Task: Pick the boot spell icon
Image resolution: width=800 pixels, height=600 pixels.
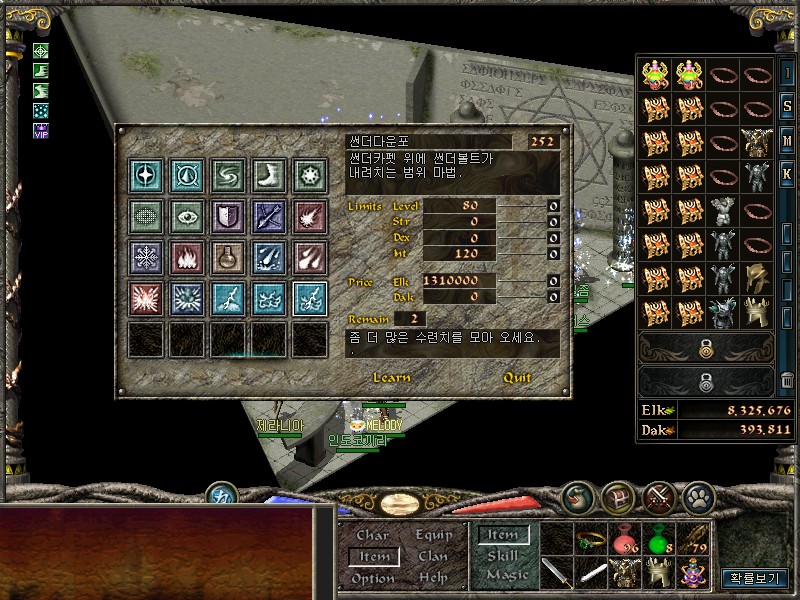Action: (x=269, y=174)
